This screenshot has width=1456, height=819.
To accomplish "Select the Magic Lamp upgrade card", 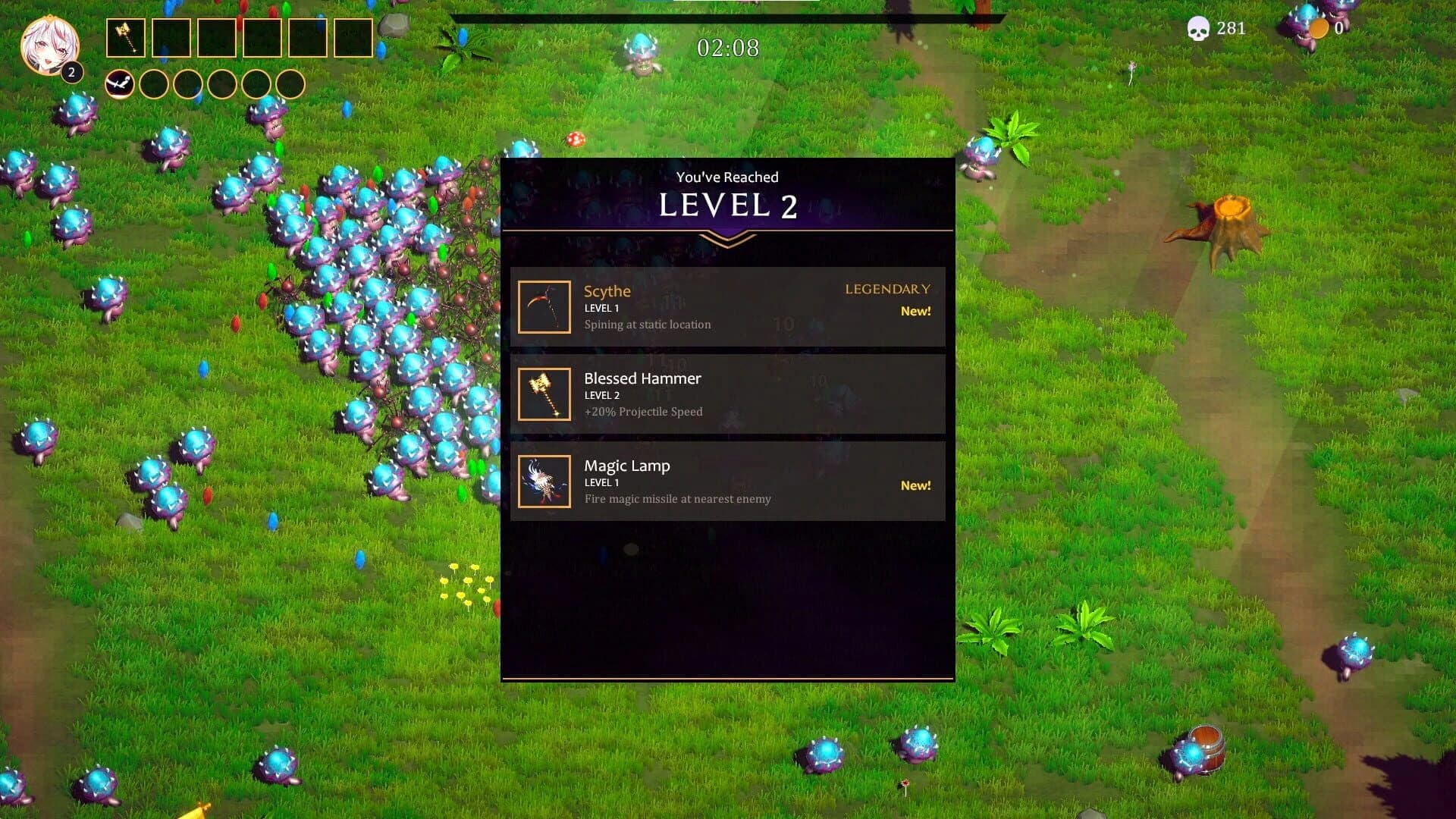I will [728, 481].
